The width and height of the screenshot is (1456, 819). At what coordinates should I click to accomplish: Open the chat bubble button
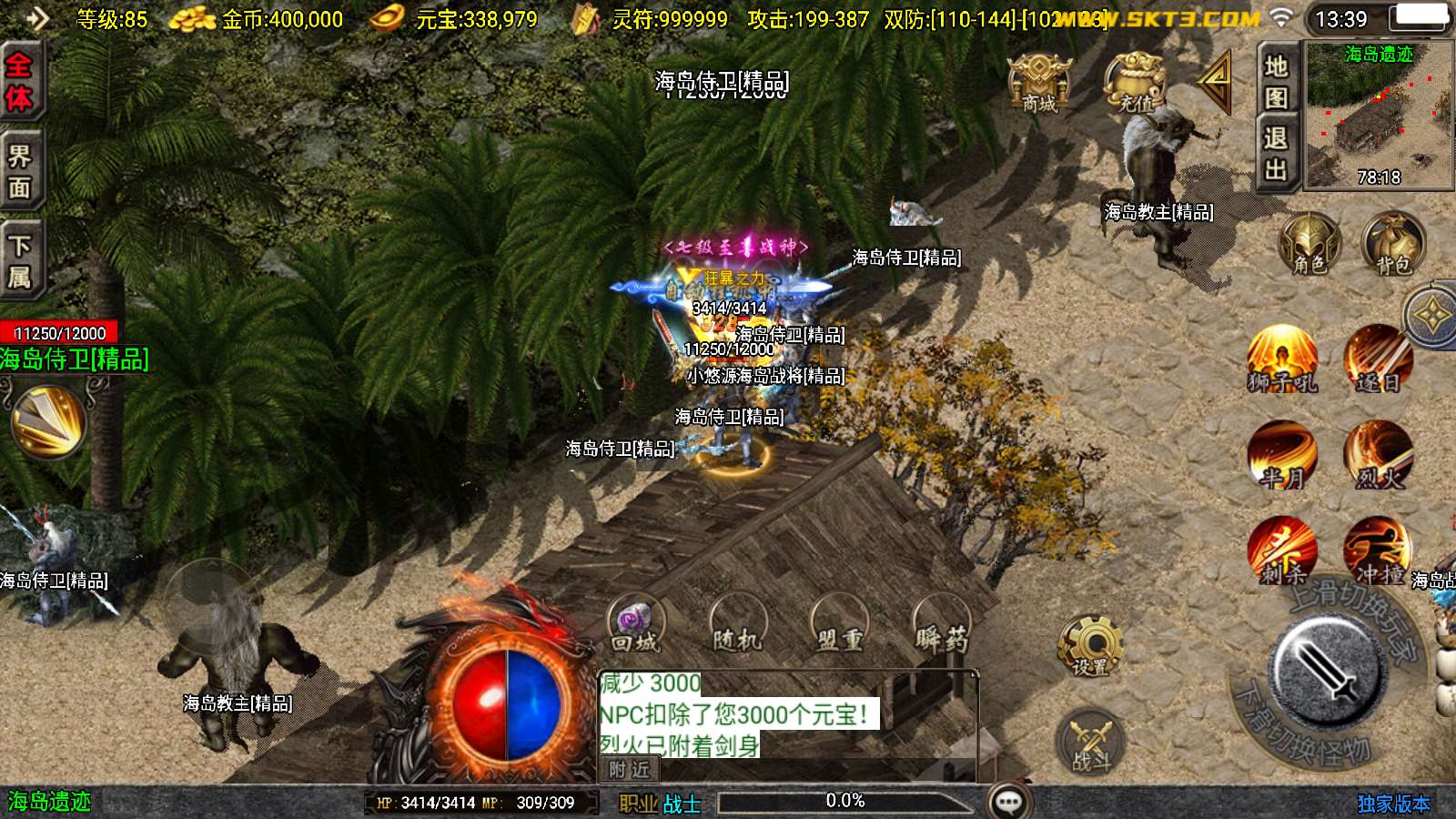[x=1009, y=802]
